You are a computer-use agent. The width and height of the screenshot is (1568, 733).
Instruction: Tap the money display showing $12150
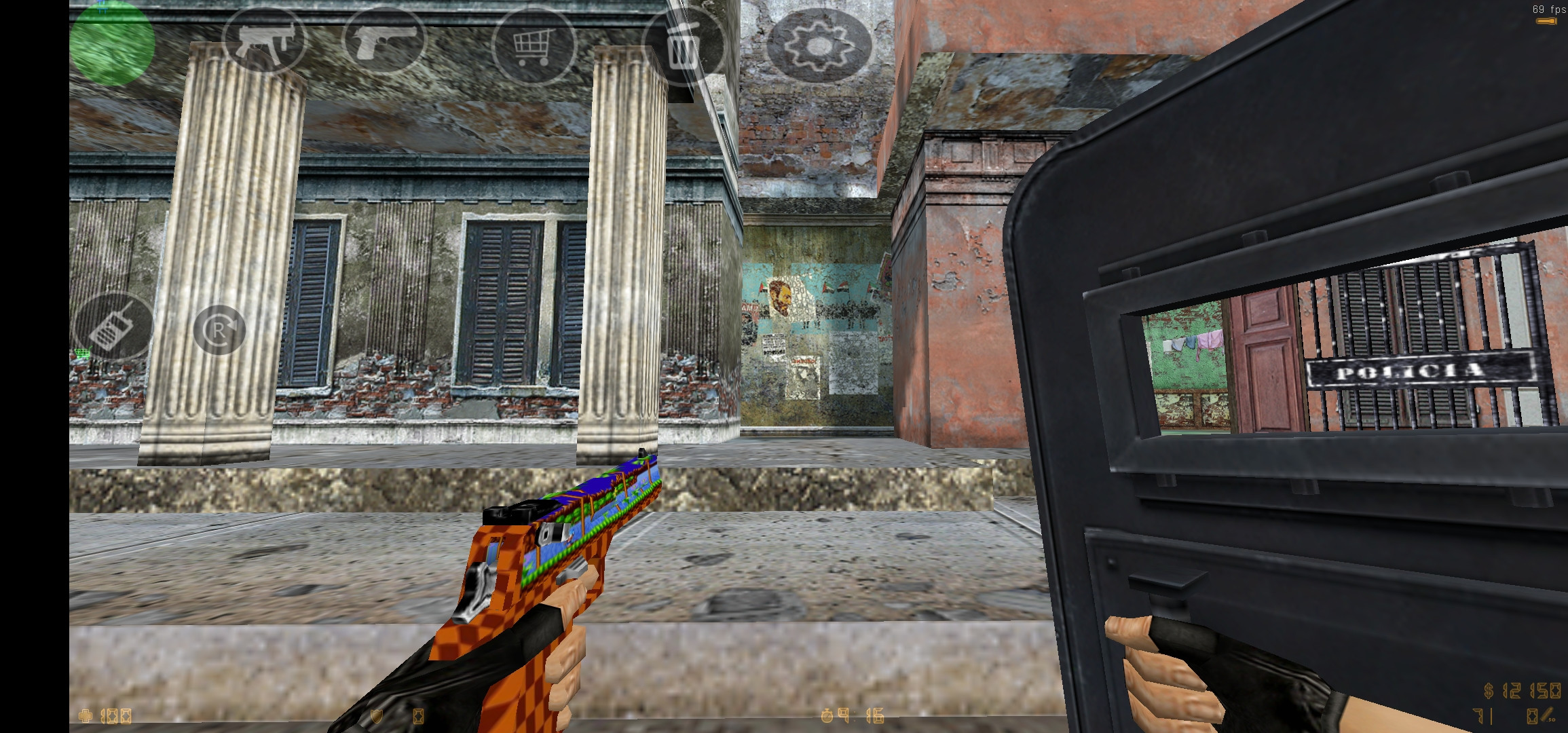(x=1524, y=691)
